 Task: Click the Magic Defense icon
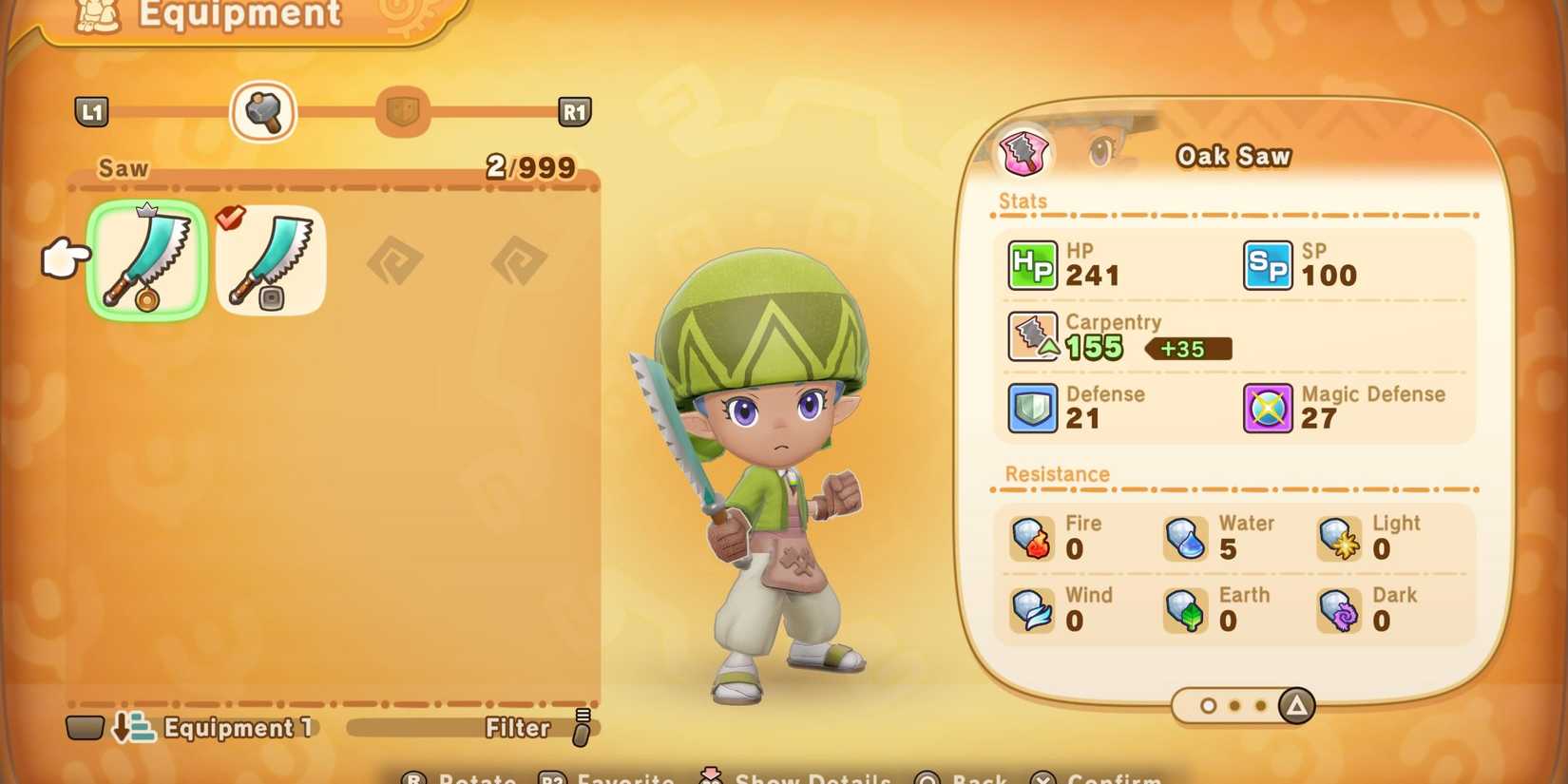[x=1268, y=407]
